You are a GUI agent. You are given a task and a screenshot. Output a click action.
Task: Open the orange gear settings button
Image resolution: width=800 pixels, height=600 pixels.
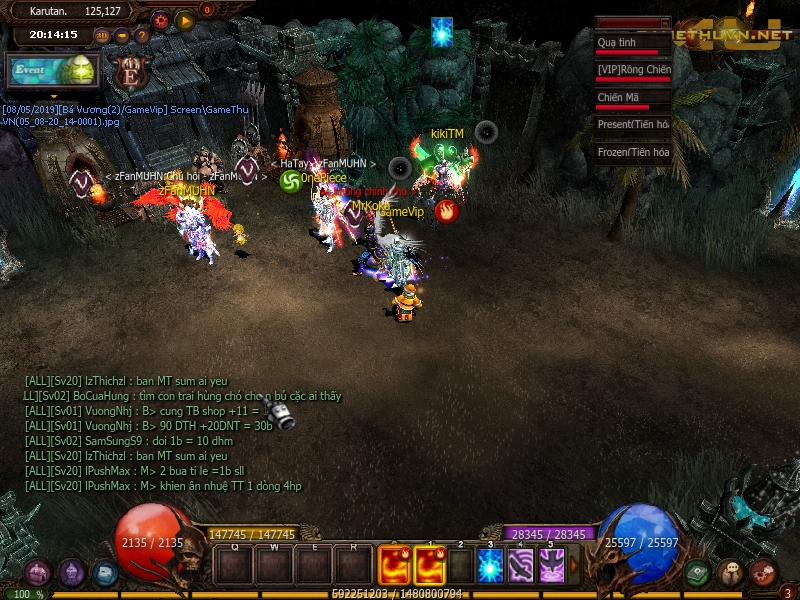click(x=161, y=19)
